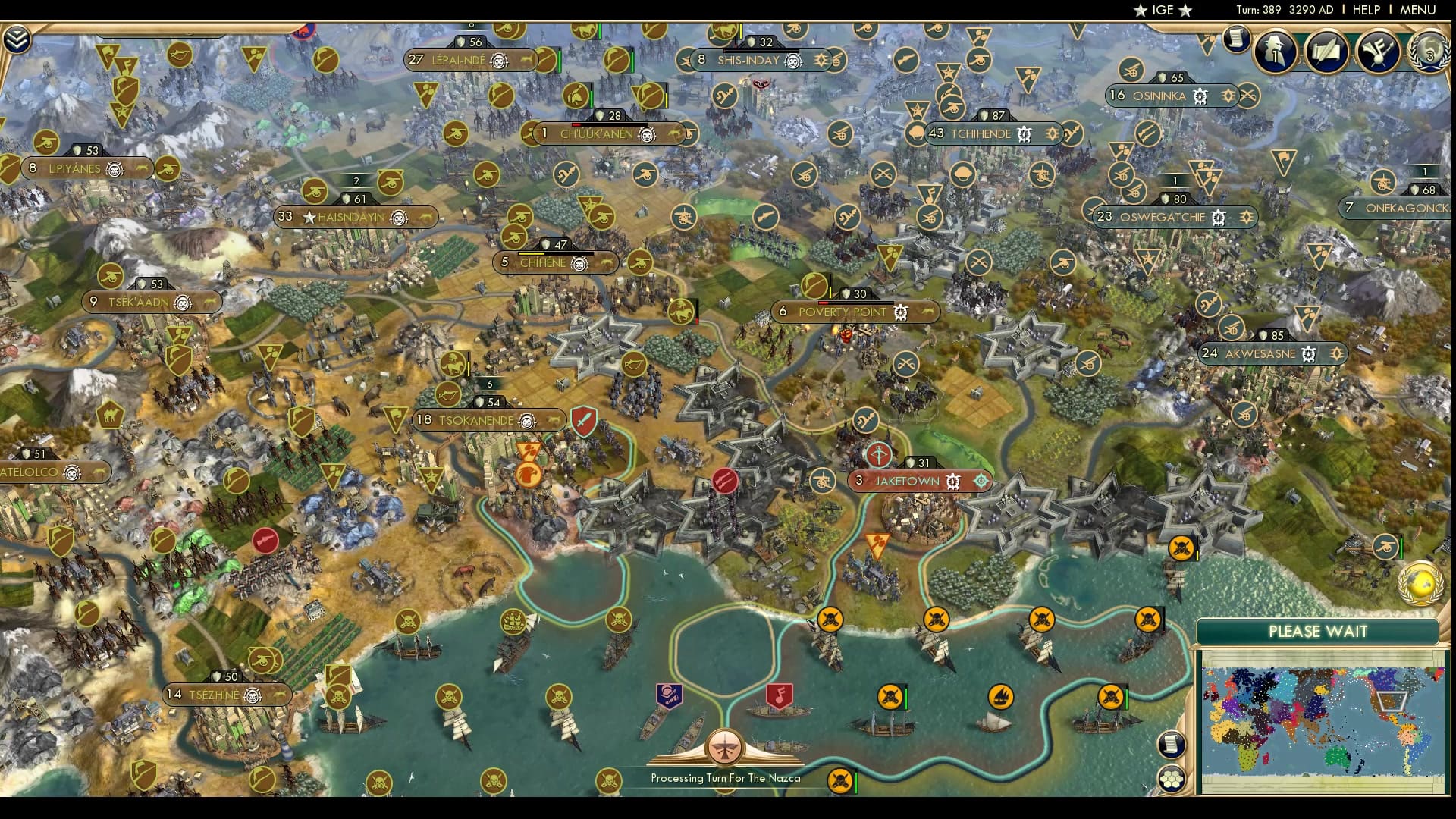
Task: Select the blue Great Admiral flag at sea
Action: (669, 694)
